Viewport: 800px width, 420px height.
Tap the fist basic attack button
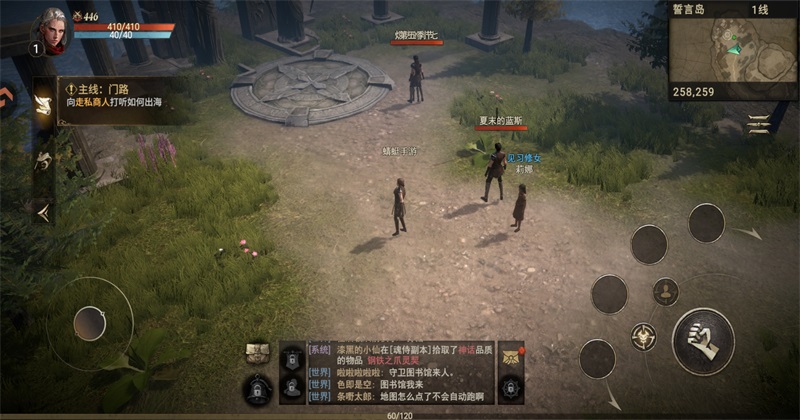coord(703,340)
